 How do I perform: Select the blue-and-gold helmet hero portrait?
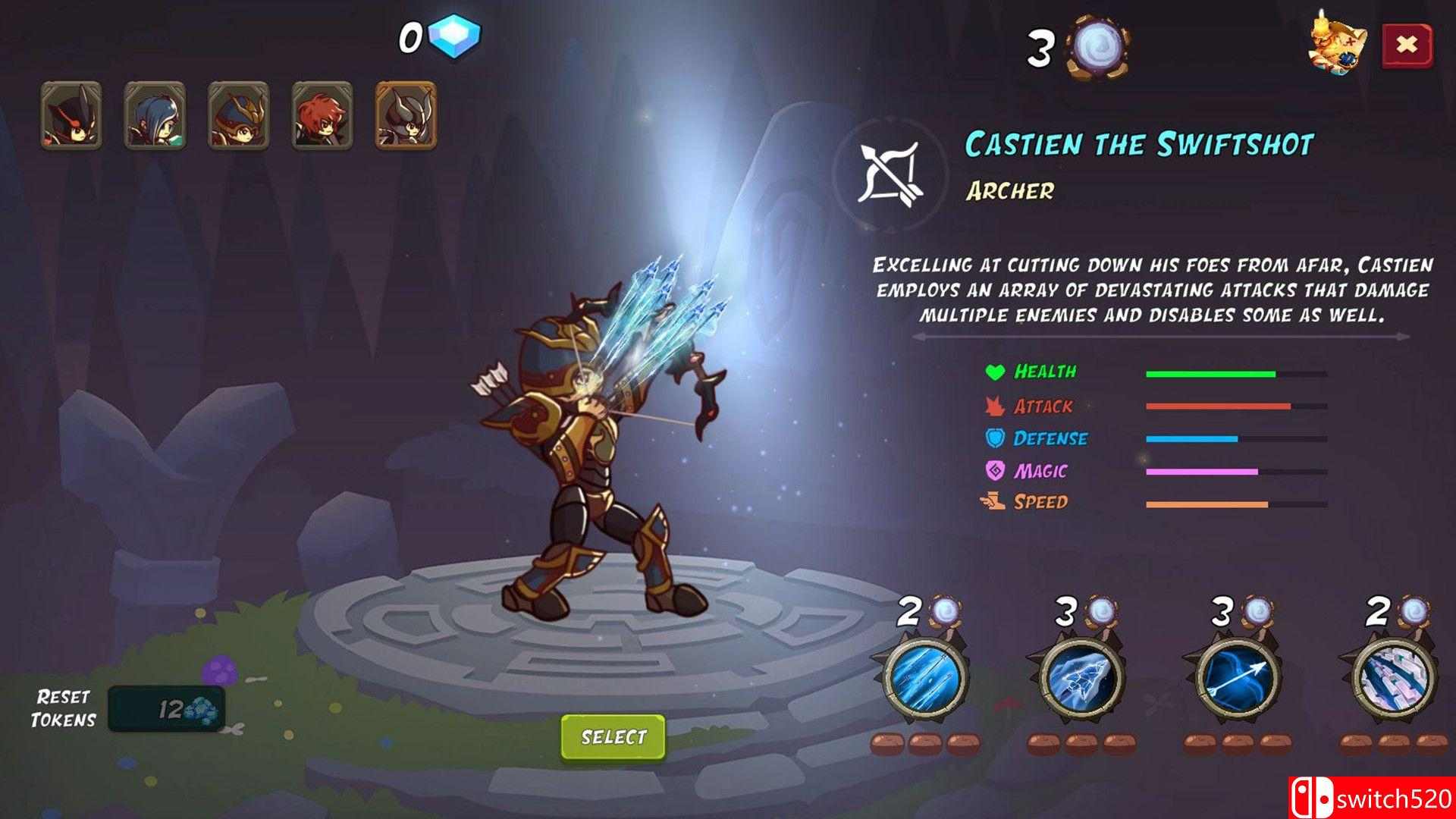click(x=238, y=115)
